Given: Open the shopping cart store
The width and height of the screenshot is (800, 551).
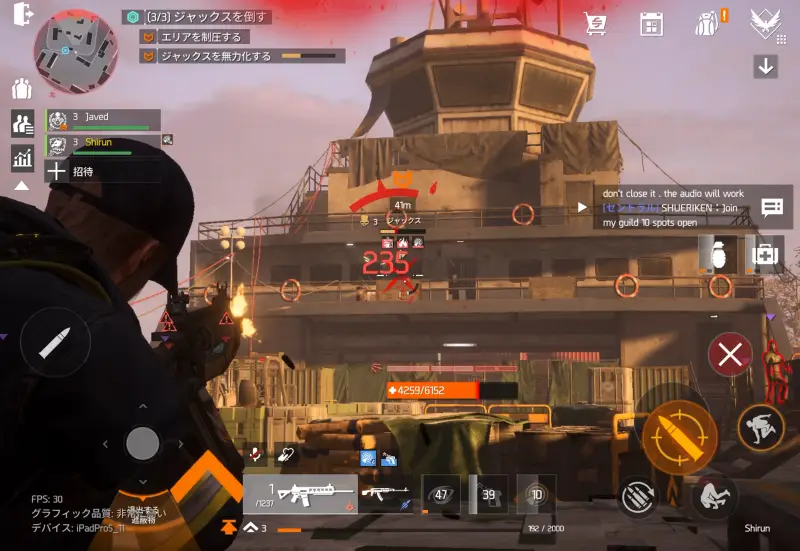Looking at the screenshot, I should point(597,23).
